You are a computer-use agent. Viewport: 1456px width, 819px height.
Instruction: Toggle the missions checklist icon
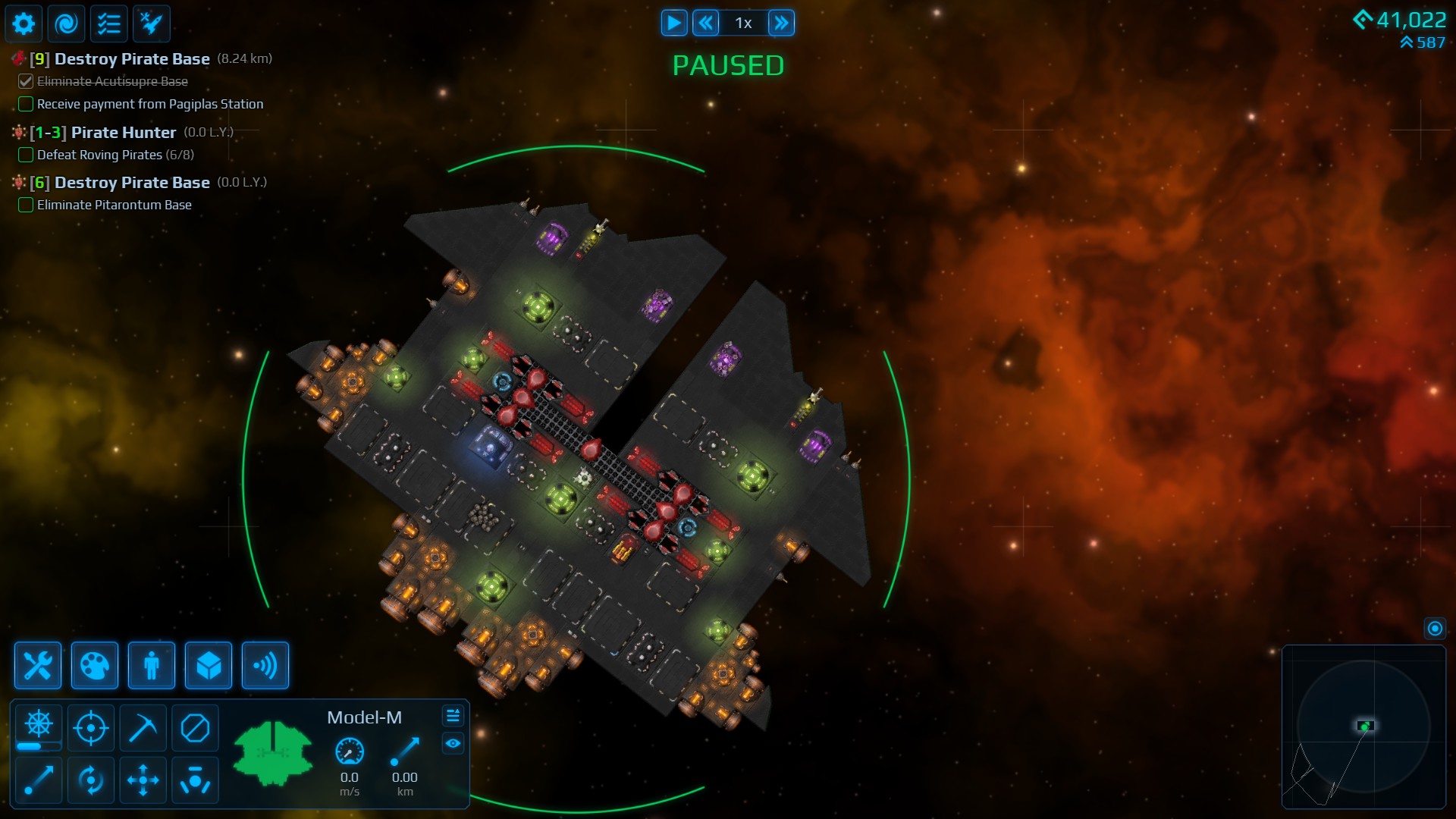point(109,24)
